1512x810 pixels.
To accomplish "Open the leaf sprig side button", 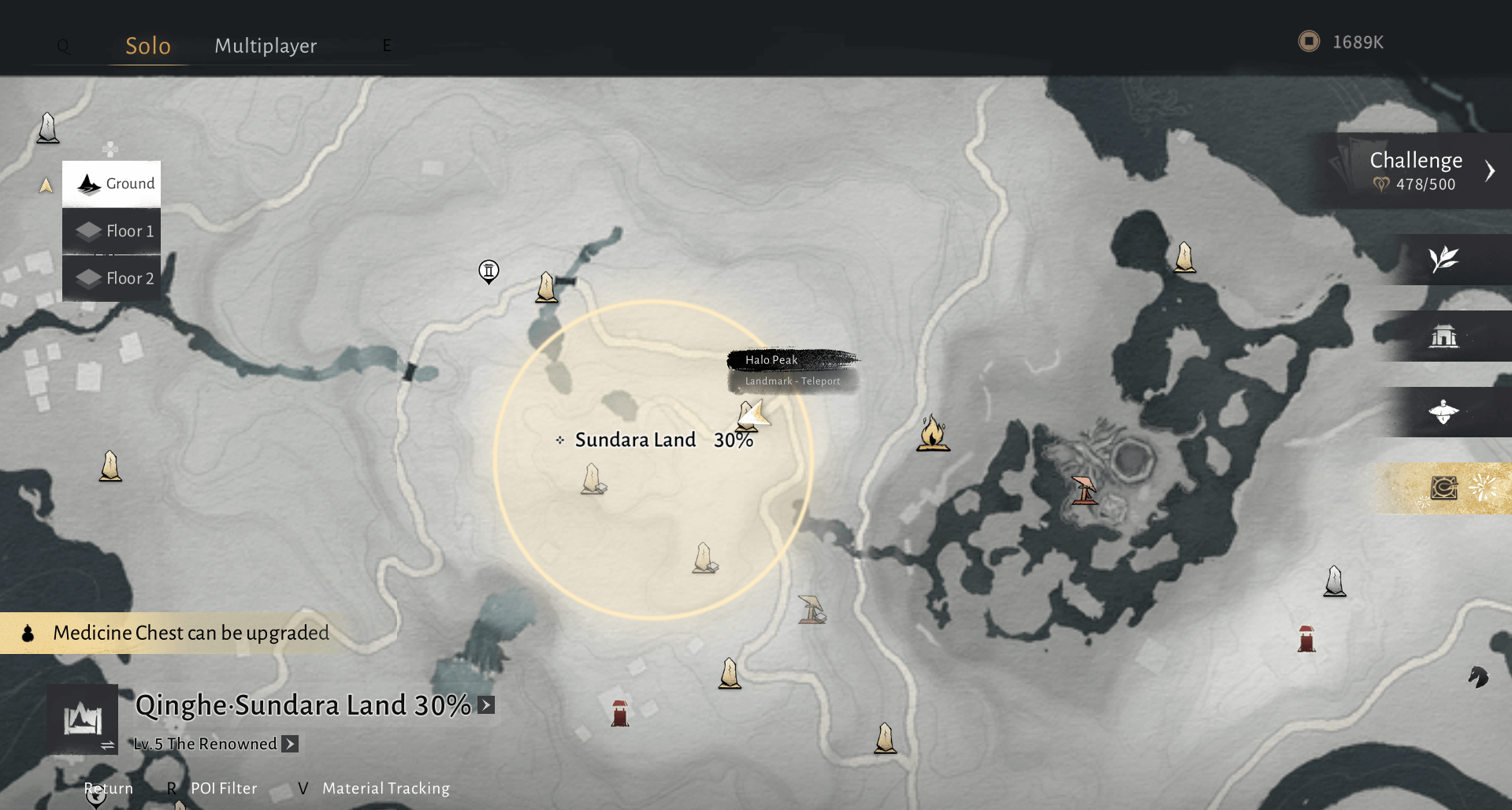I will pos(1443,259).
